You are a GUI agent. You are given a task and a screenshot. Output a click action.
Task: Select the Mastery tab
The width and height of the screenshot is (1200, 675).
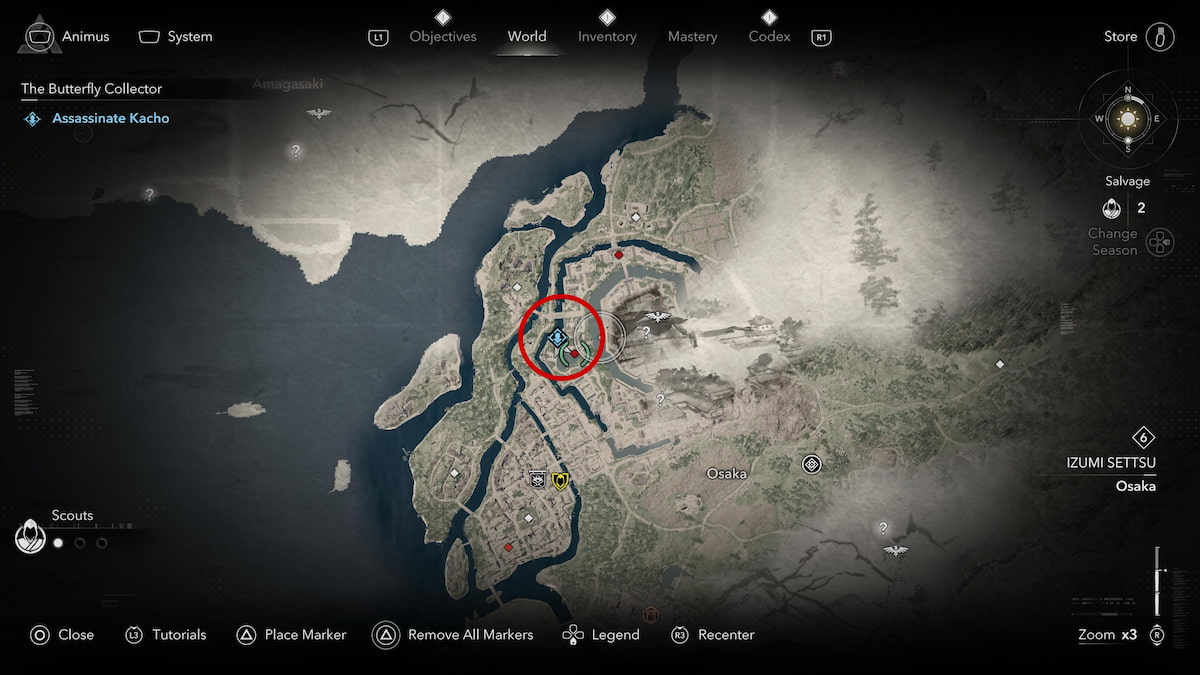692,37
